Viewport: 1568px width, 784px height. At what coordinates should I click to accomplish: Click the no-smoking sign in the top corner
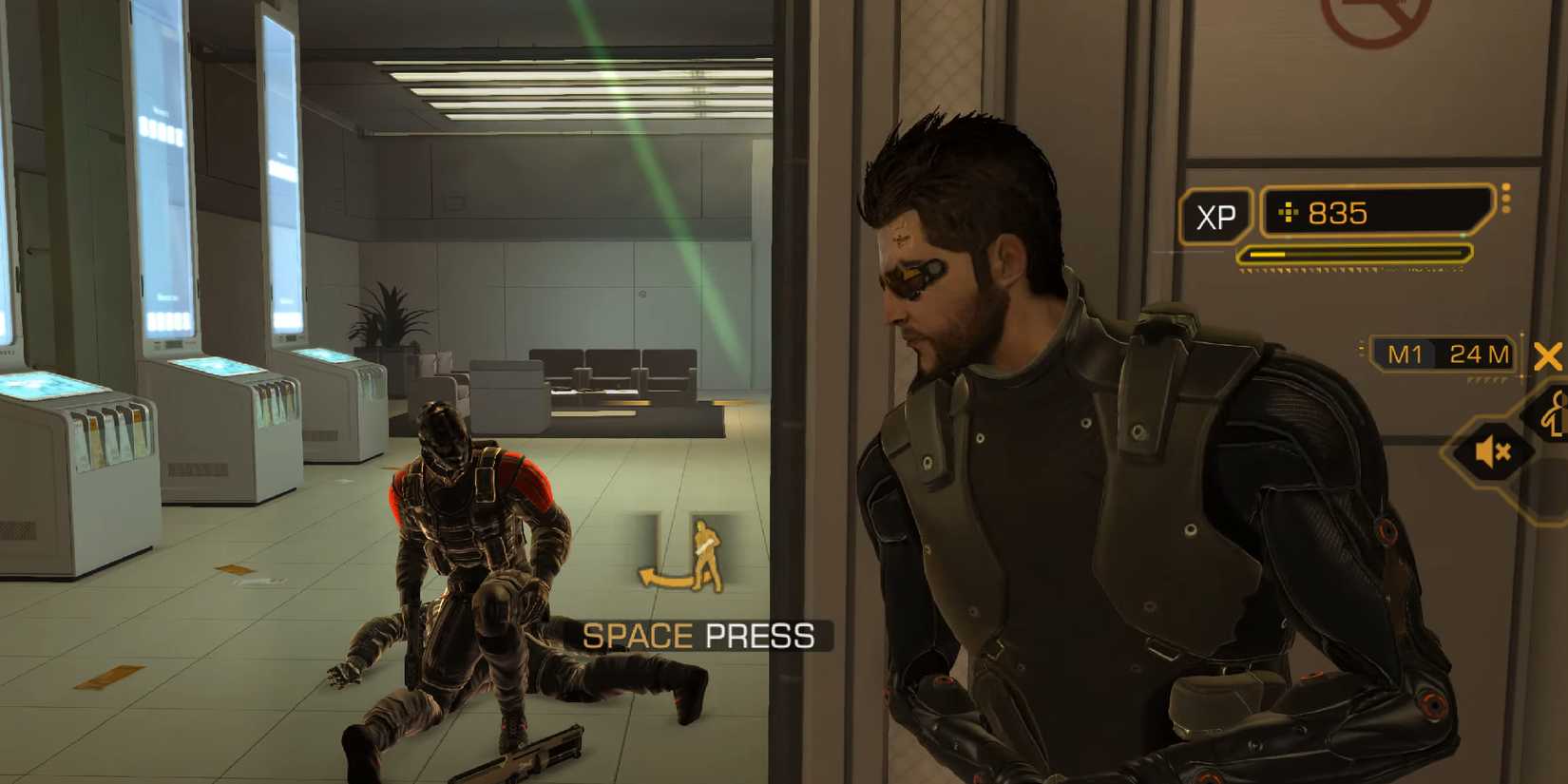coord(1370,17)
